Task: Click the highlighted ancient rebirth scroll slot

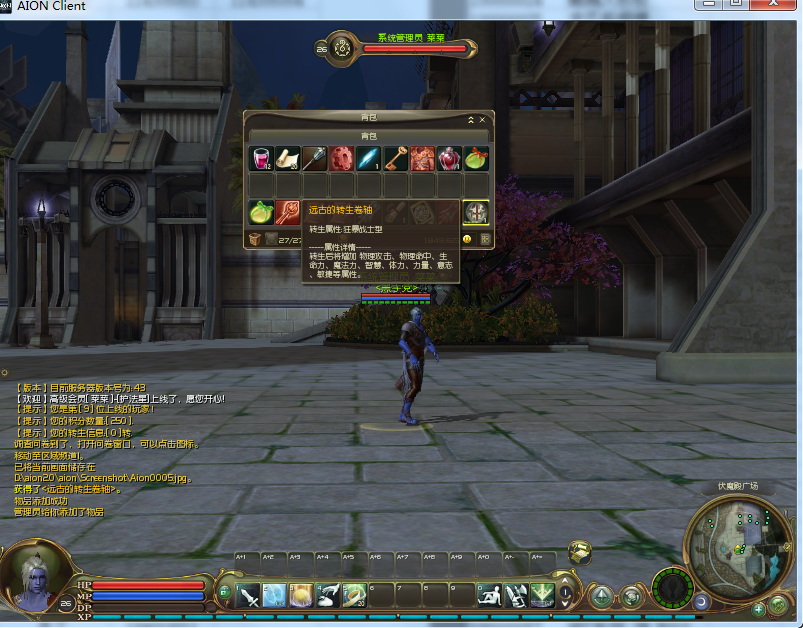Action: tap(477, 212)
